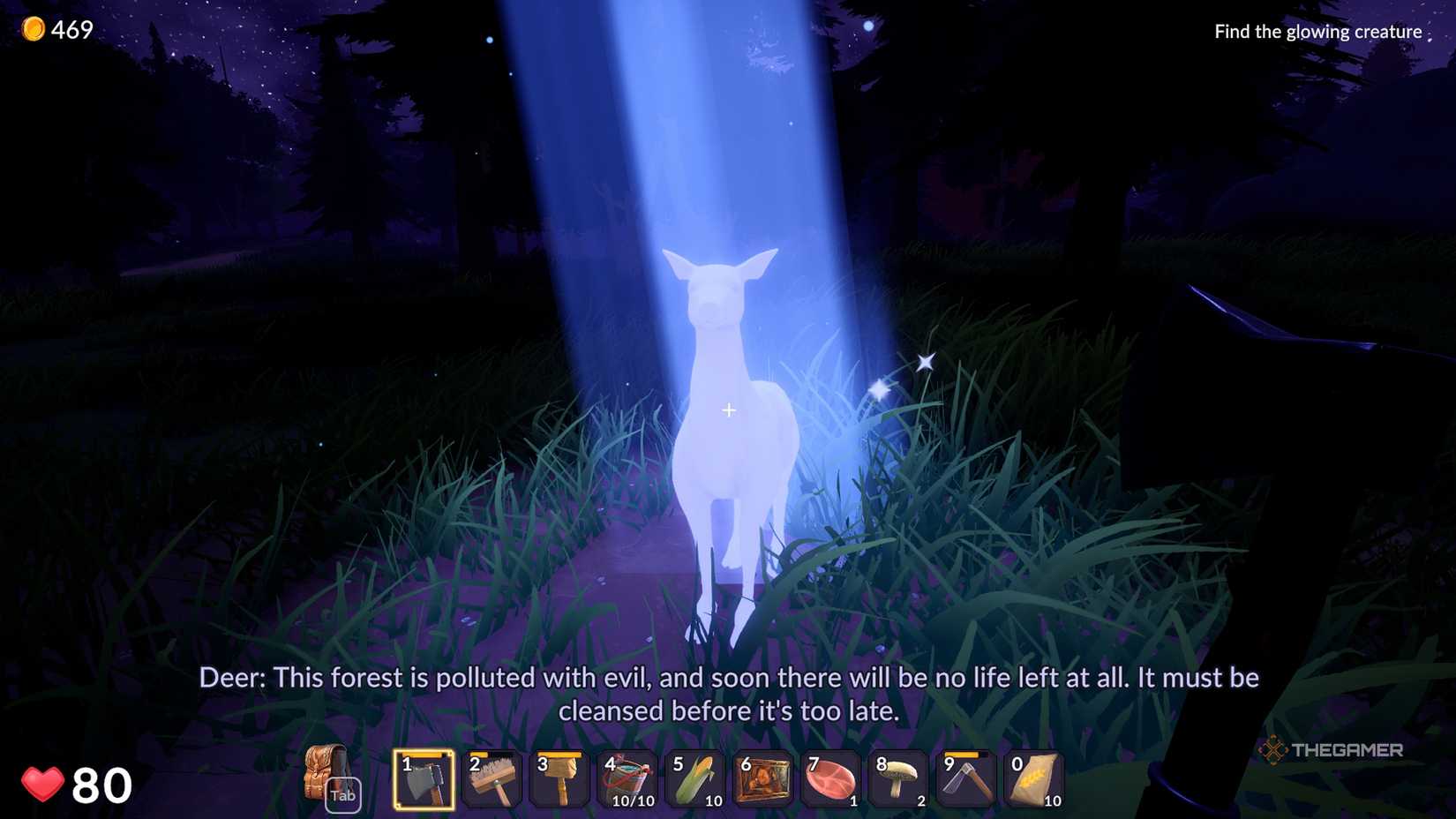Viewport: 1456px width, 819px height.
Task: Toggle hotbar slot 1 highlighted selection
Action: pyautogui.click(x=424, y=780)
